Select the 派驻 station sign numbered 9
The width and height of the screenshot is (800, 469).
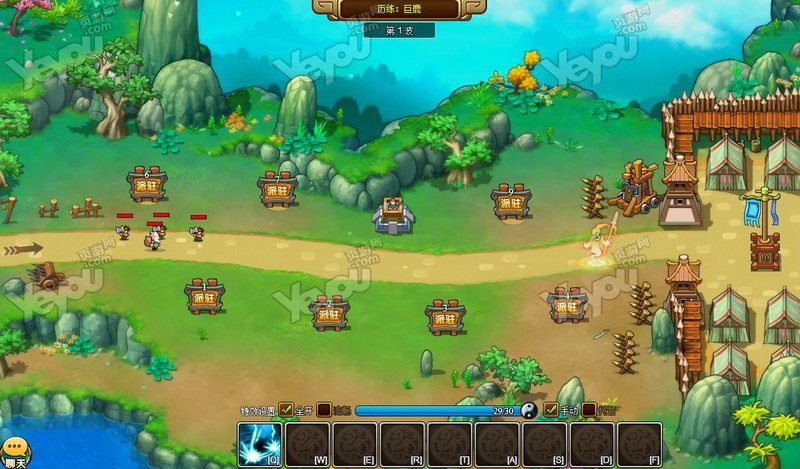click(x=511, y=201)
